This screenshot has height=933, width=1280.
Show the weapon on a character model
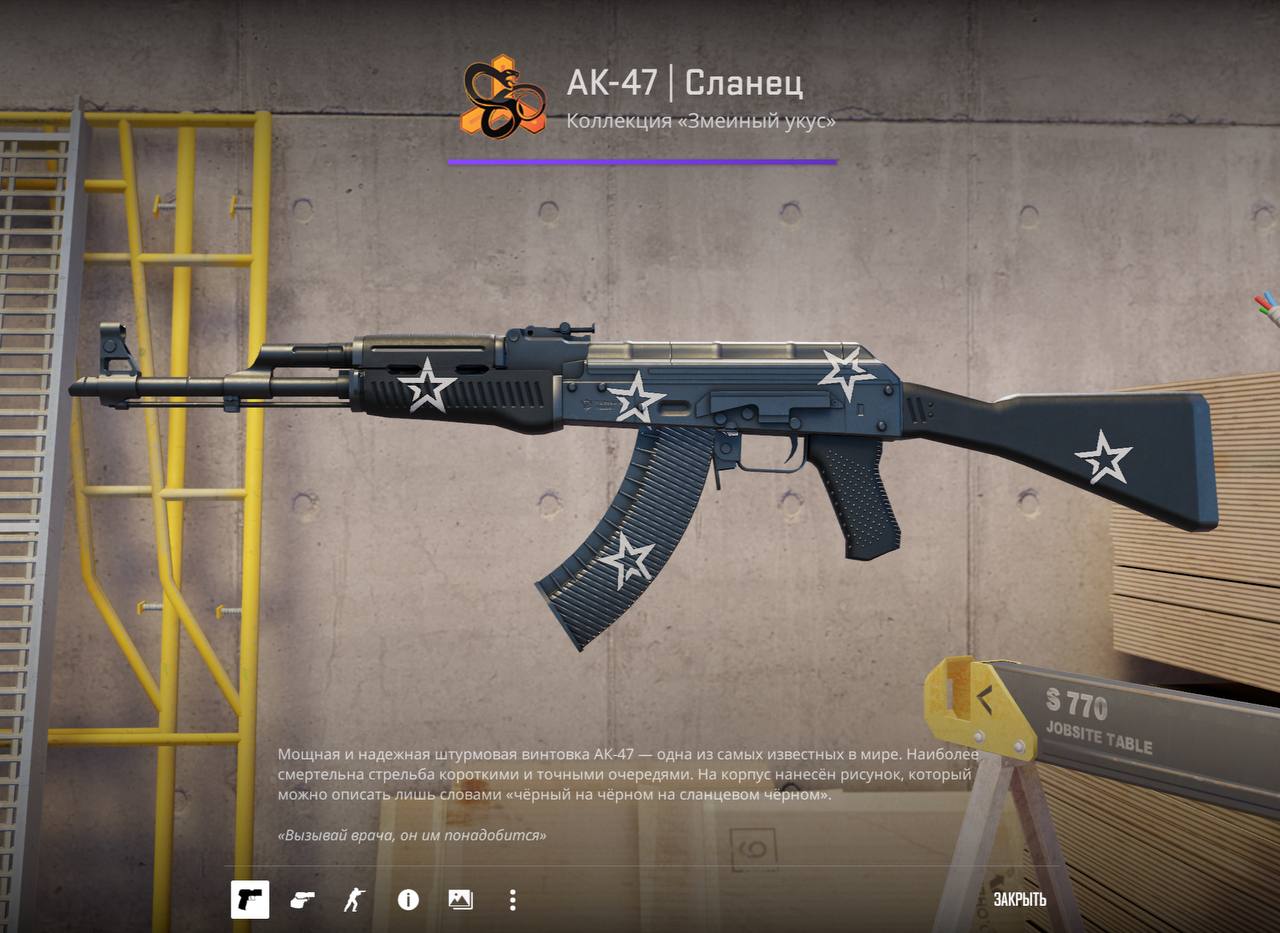[x=354, y=900]
